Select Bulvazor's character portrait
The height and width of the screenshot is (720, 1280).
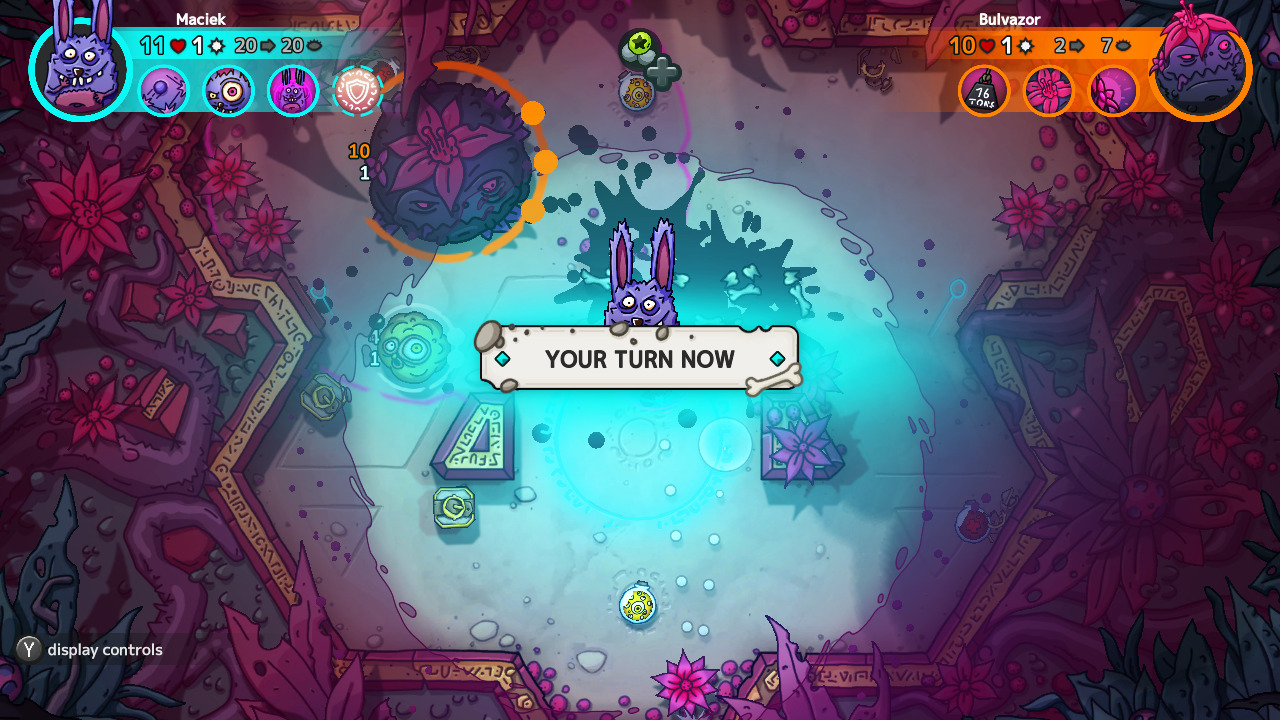tap(1199, 70)
